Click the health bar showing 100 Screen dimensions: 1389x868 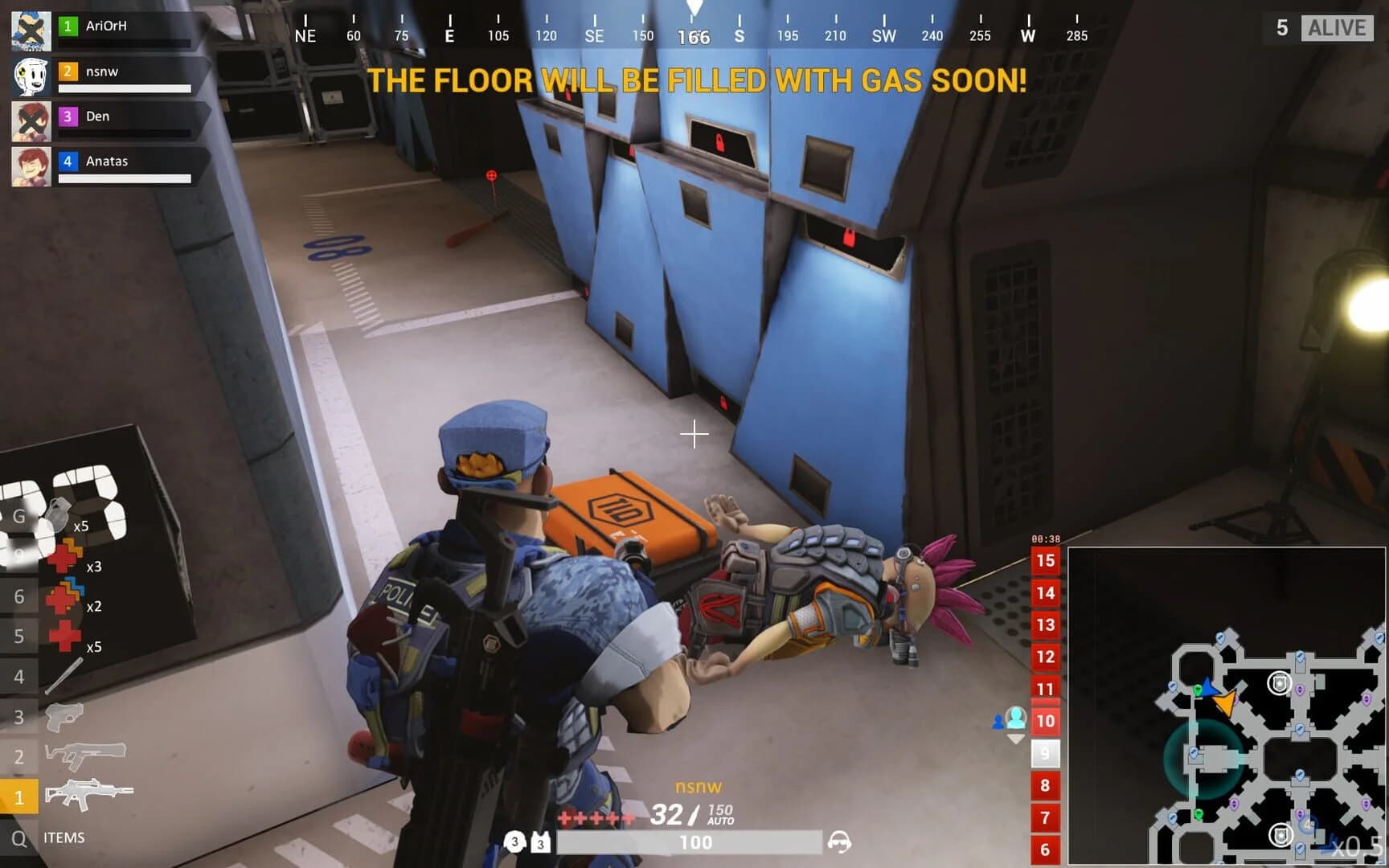[696, 843]
